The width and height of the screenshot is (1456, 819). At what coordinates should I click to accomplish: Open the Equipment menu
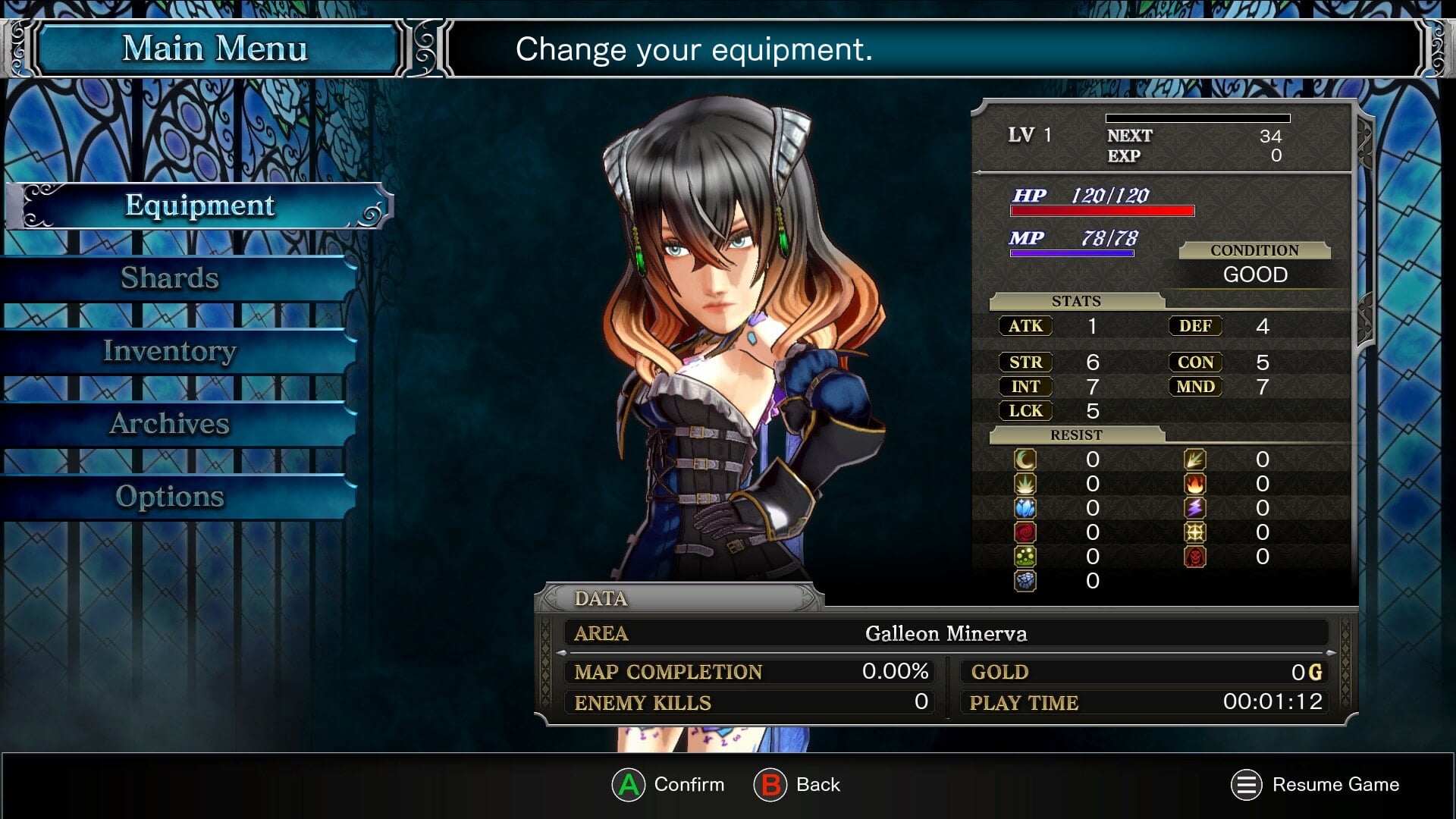click(199, 206)
